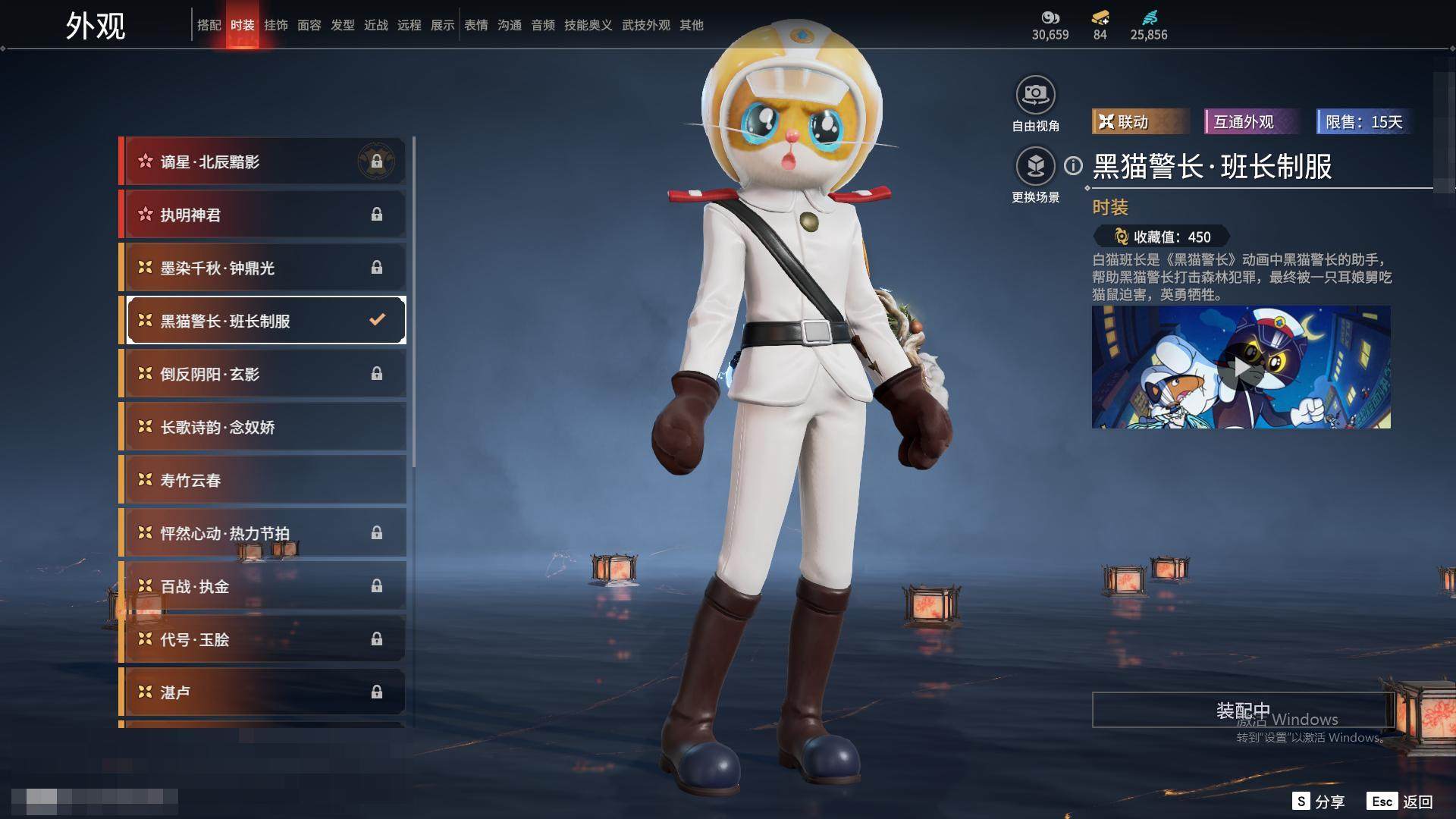Screen dimensions: 1456x819
Task: Play the 黑猫警长 preview video
Action: 1241,368
